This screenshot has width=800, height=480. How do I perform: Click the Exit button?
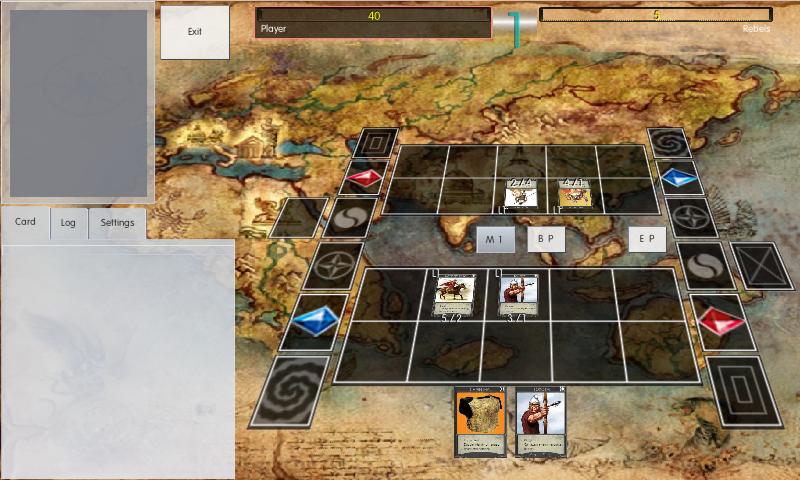click(195, 32)
